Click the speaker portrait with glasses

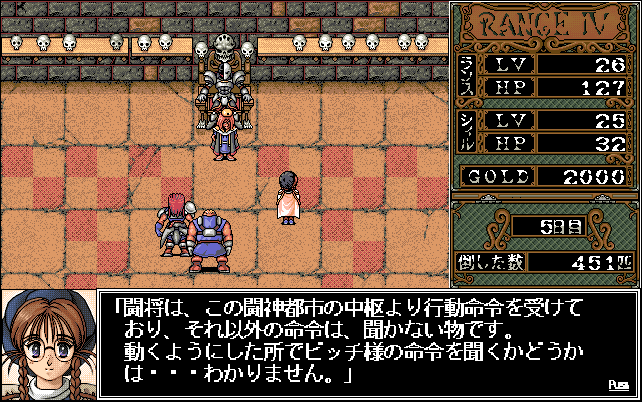click(x=48, y=343)
